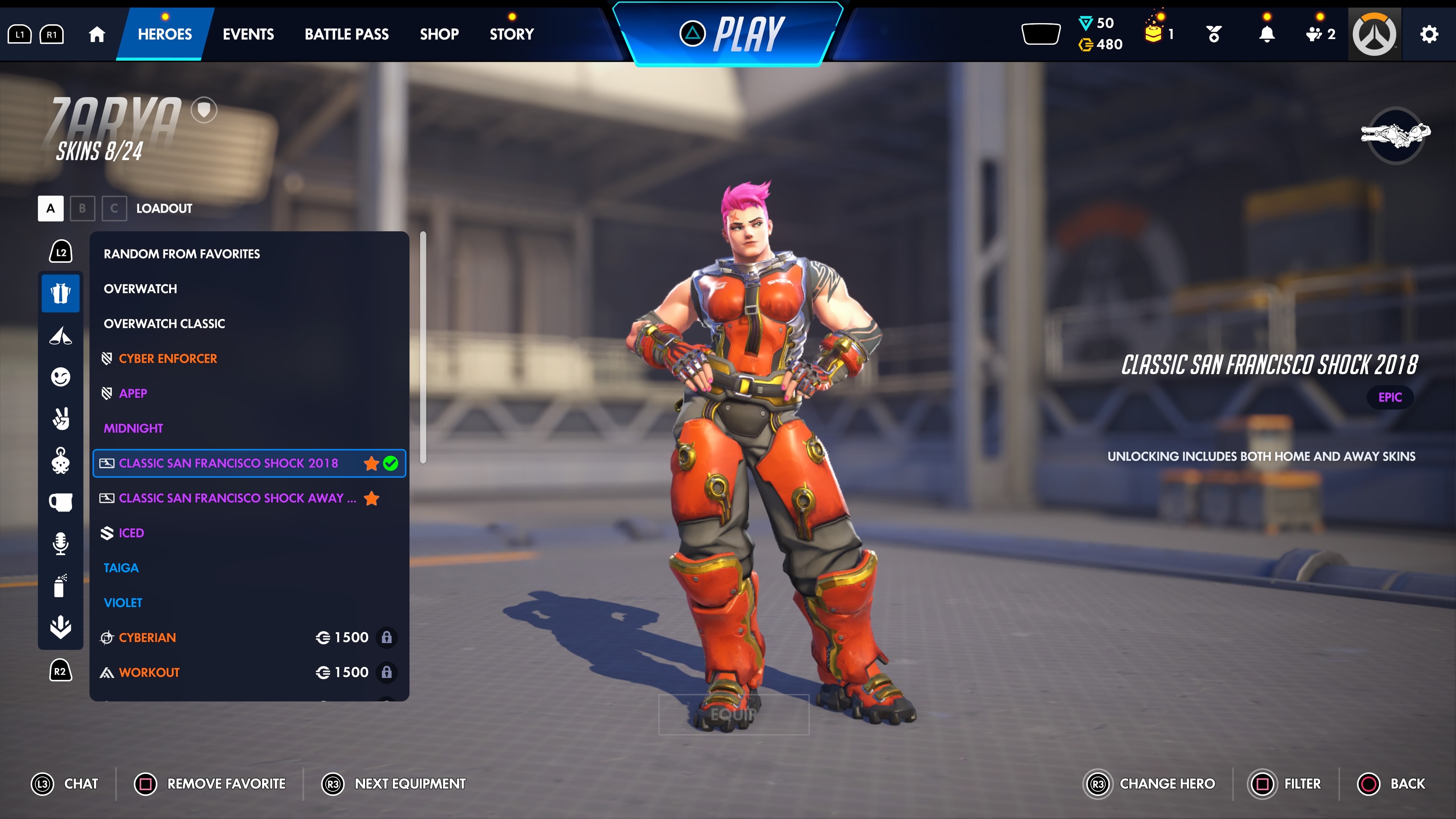
Task: Open the settings gear menu
Action: [x=1428, y=34]
